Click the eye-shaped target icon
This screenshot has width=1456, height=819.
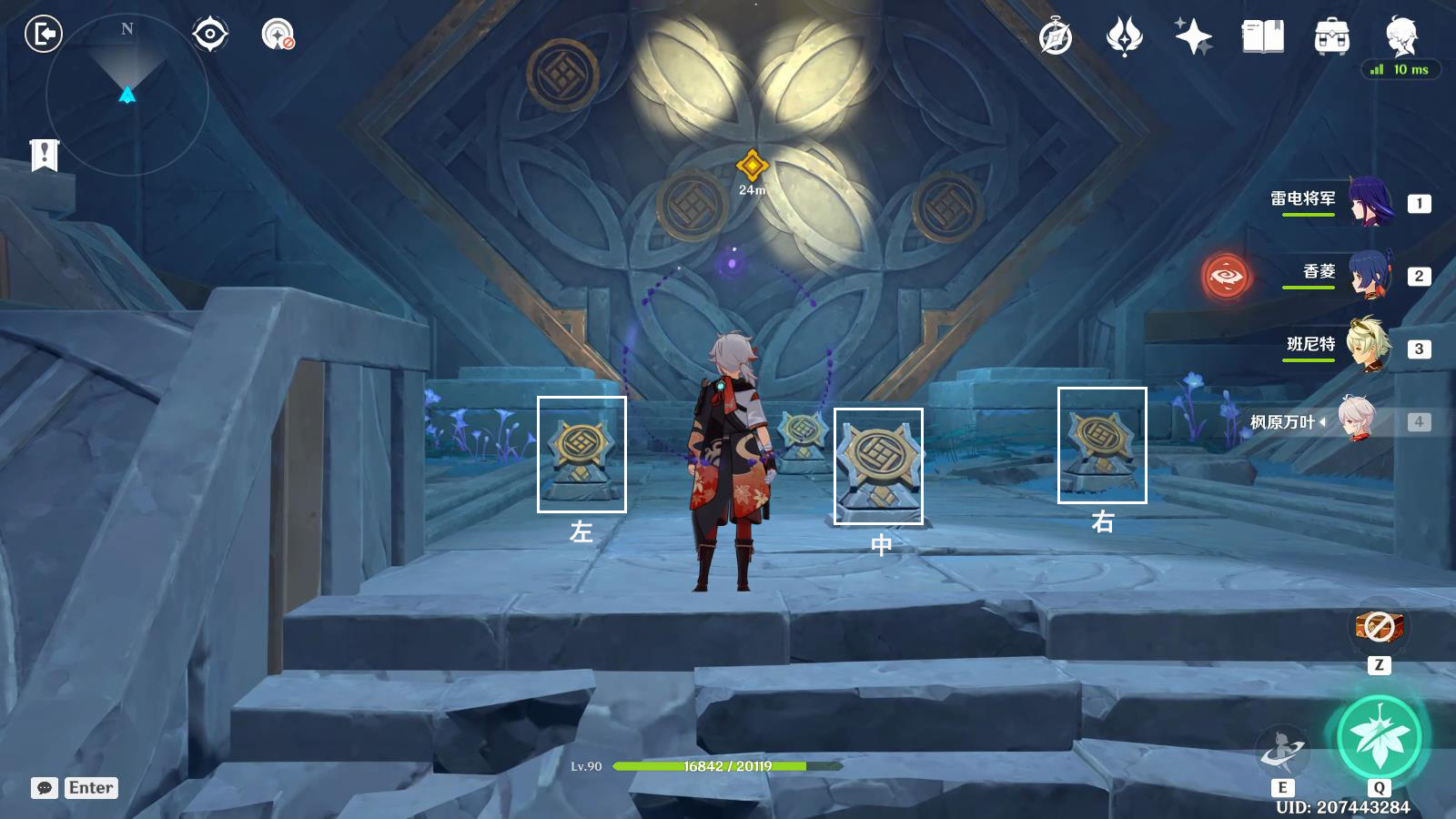[x=210, y=35]
